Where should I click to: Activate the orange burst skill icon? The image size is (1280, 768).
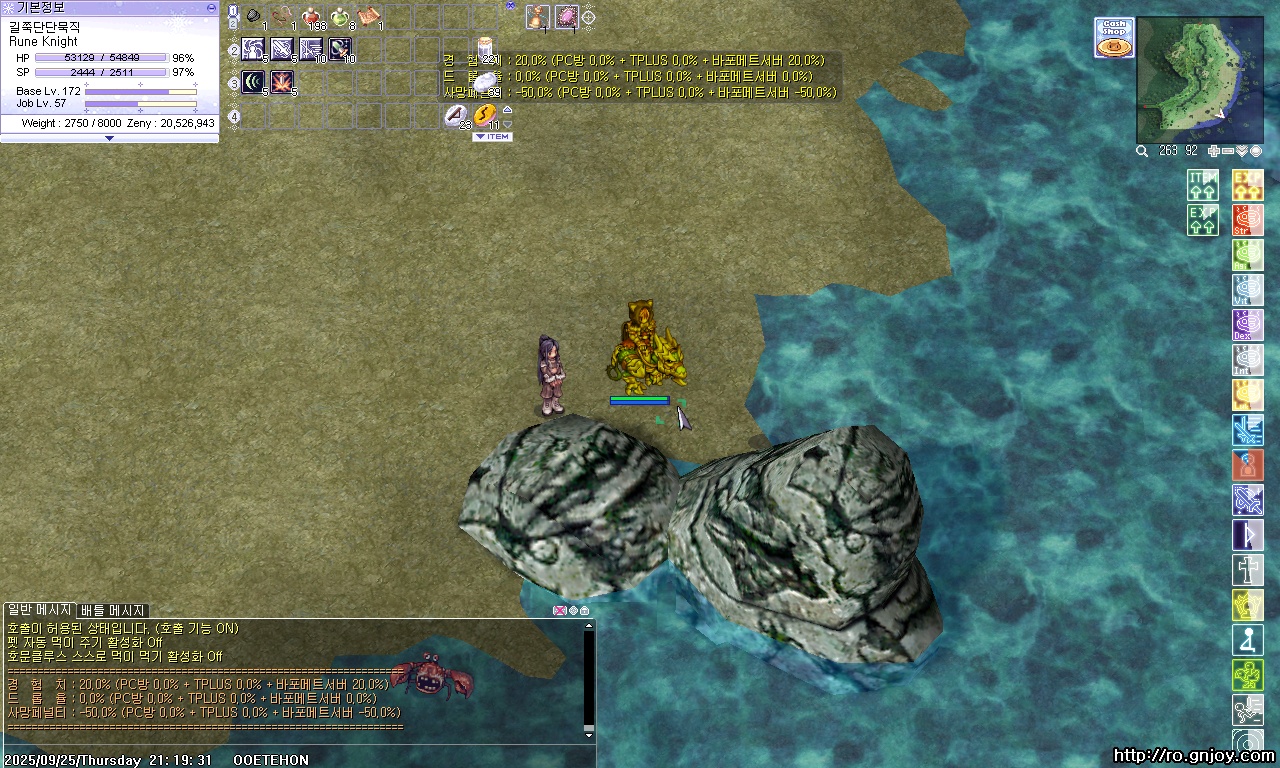(x=282, y=82)
